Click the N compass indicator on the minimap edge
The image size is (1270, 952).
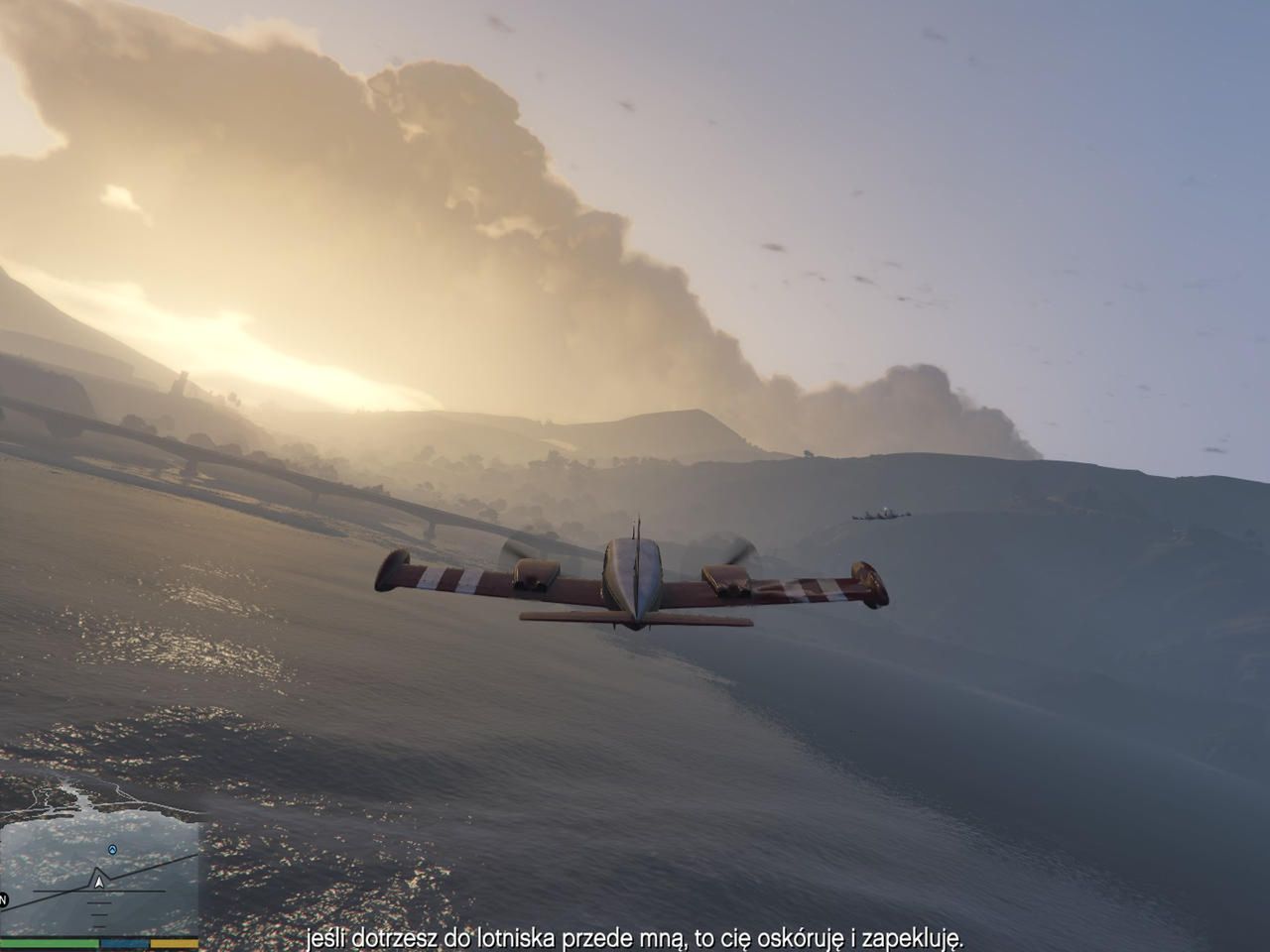click(x=3, y=899)
